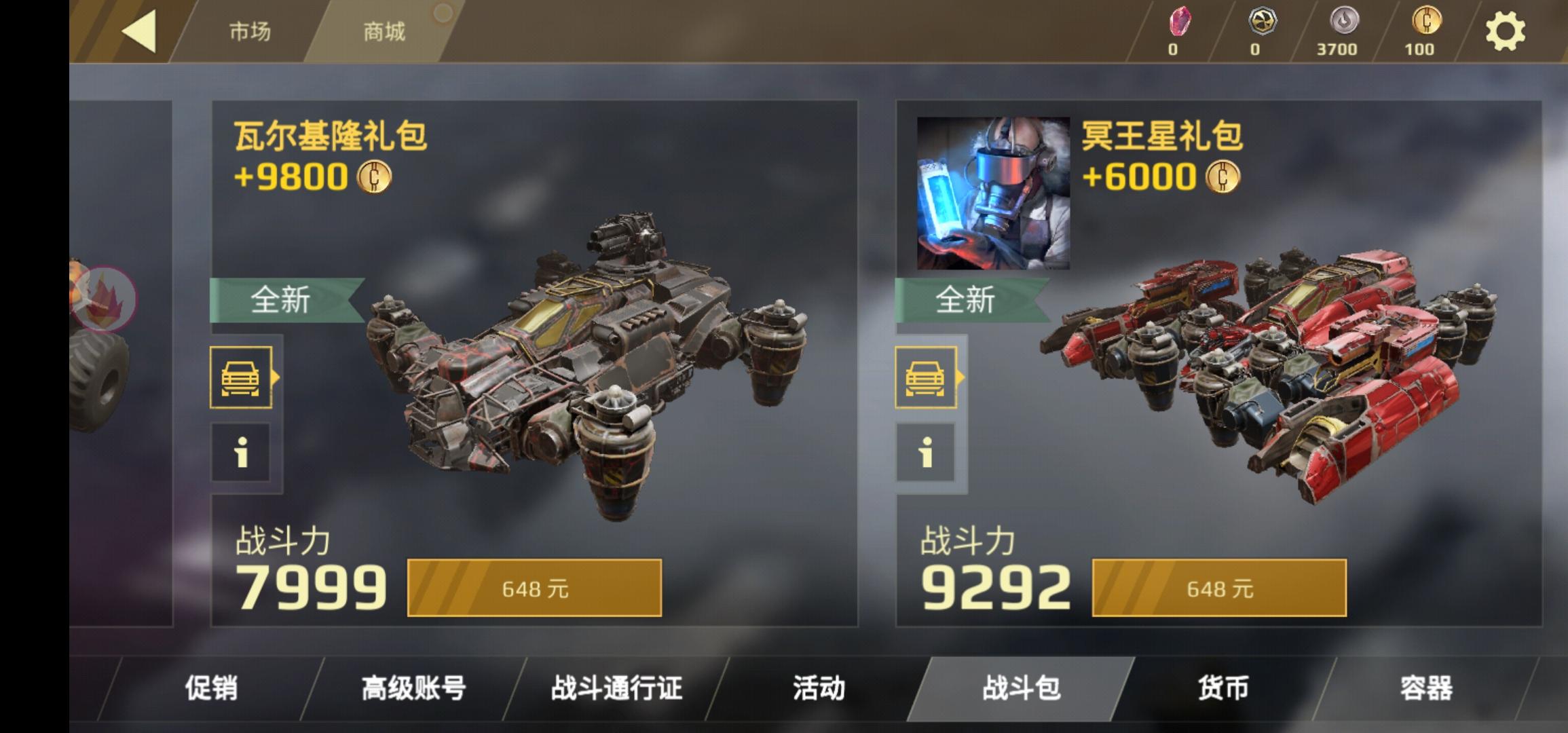The width and height of the screenshot is (1568, 733).
Task: Show info for 冥王星礼包
Action: click(x=926, y=452)
